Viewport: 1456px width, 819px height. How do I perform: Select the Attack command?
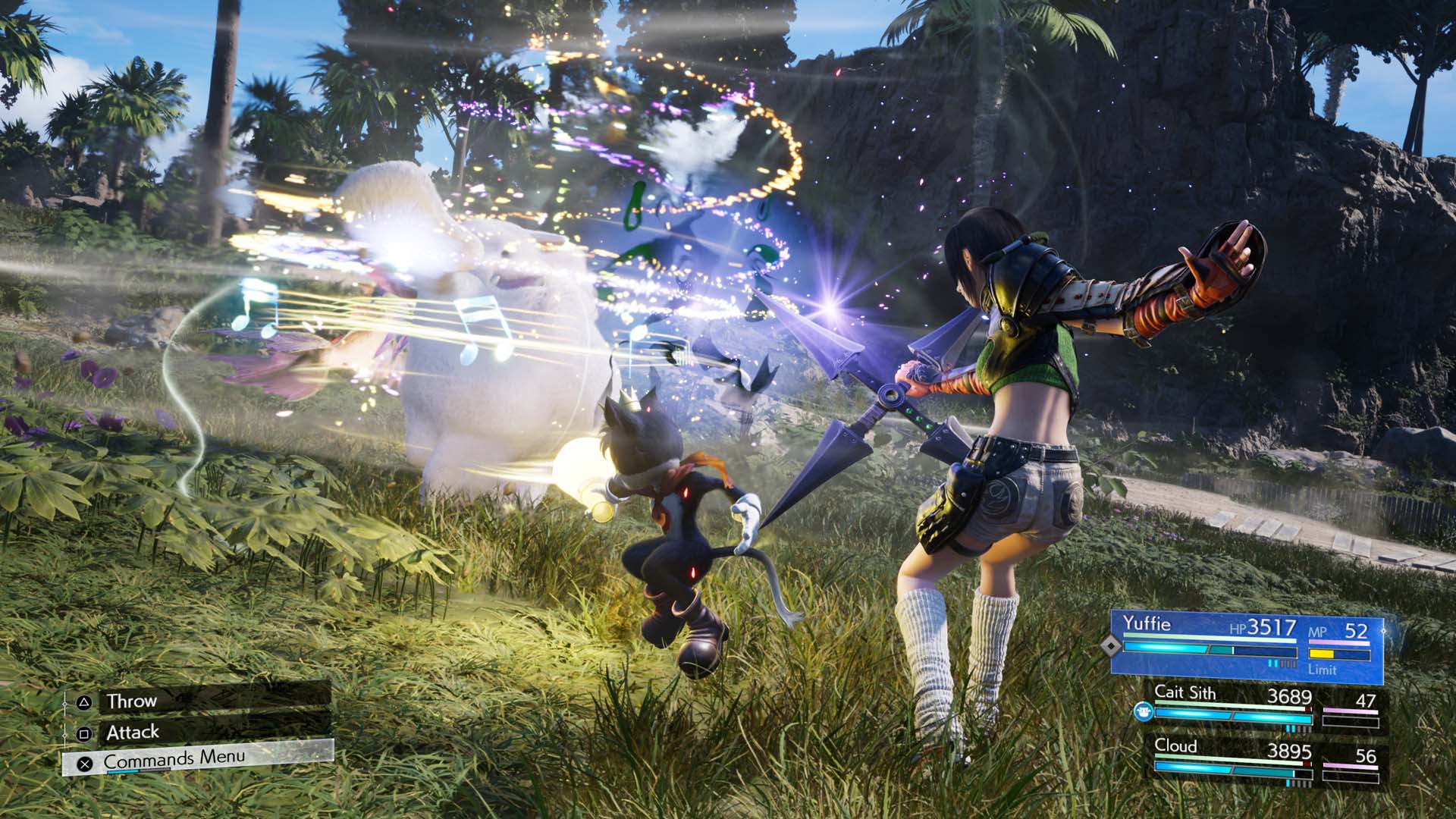click(x=132, y=733)
